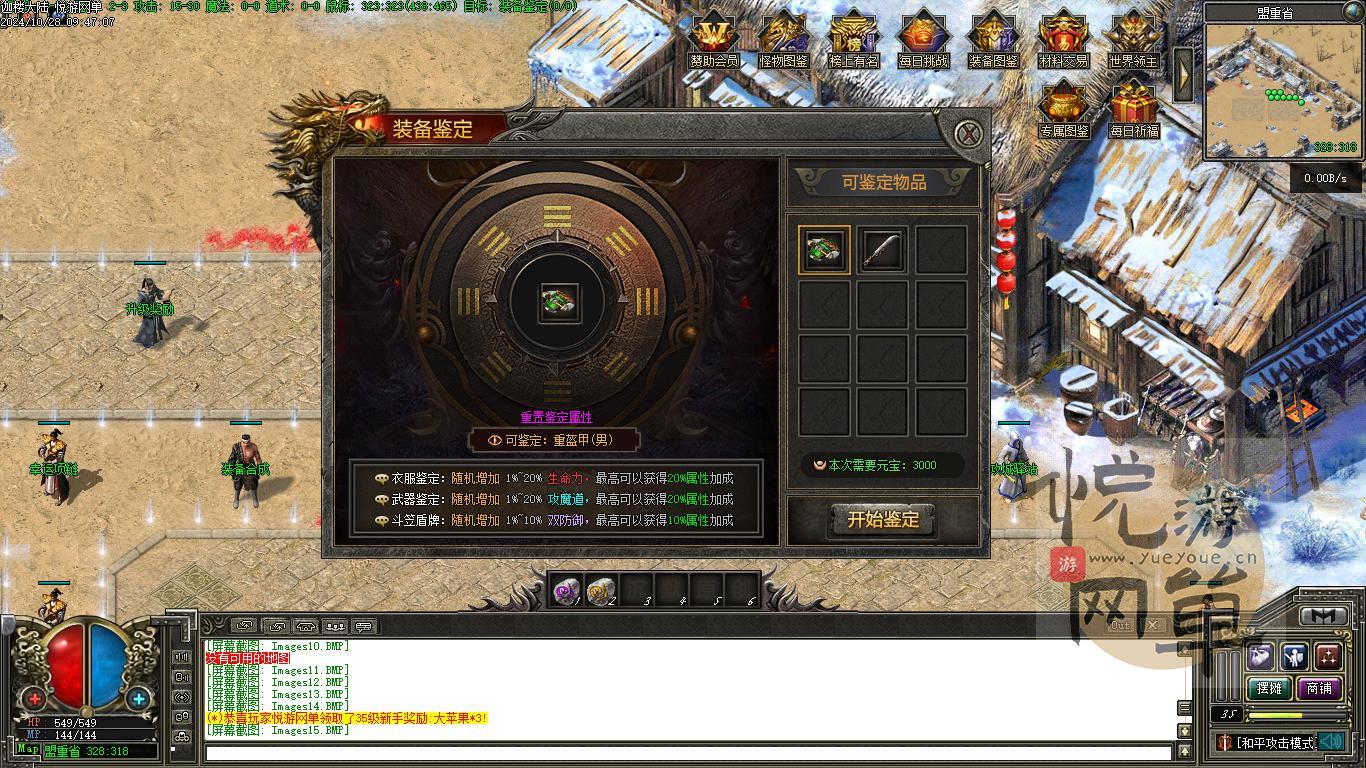Image resolution: width=1366 pixels, height=768 pixels.
Task: Click the 重置鉴定属性 reset link
Action: (556, 417)
